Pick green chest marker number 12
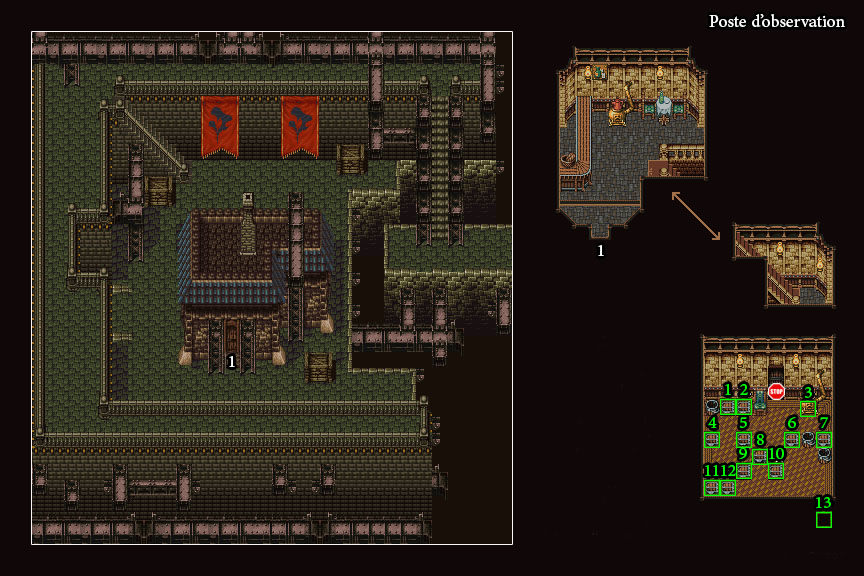This screenshot has height=576, width=864. (728, 487)
